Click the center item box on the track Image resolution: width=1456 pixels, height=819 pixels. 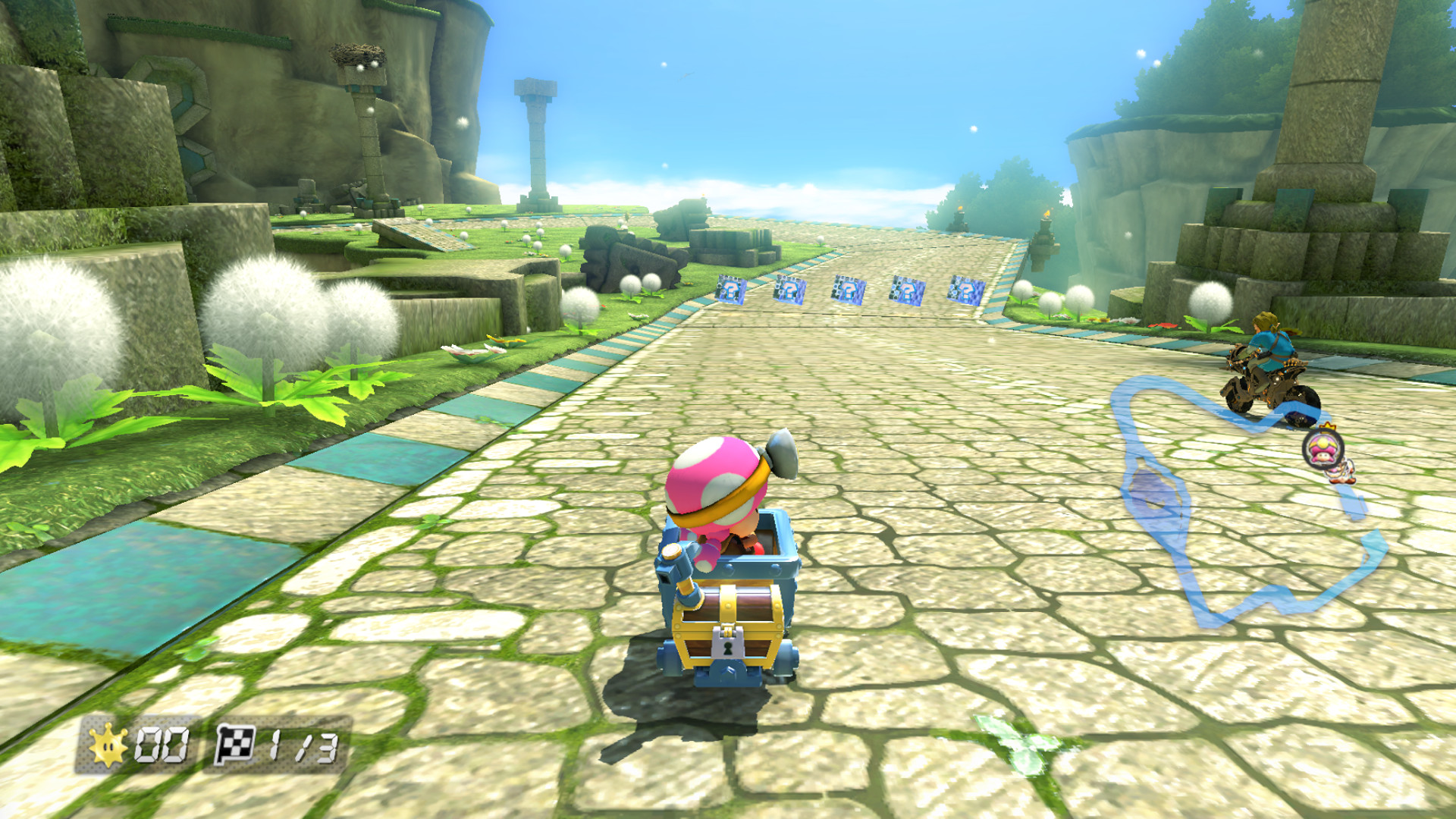[849, 290]
